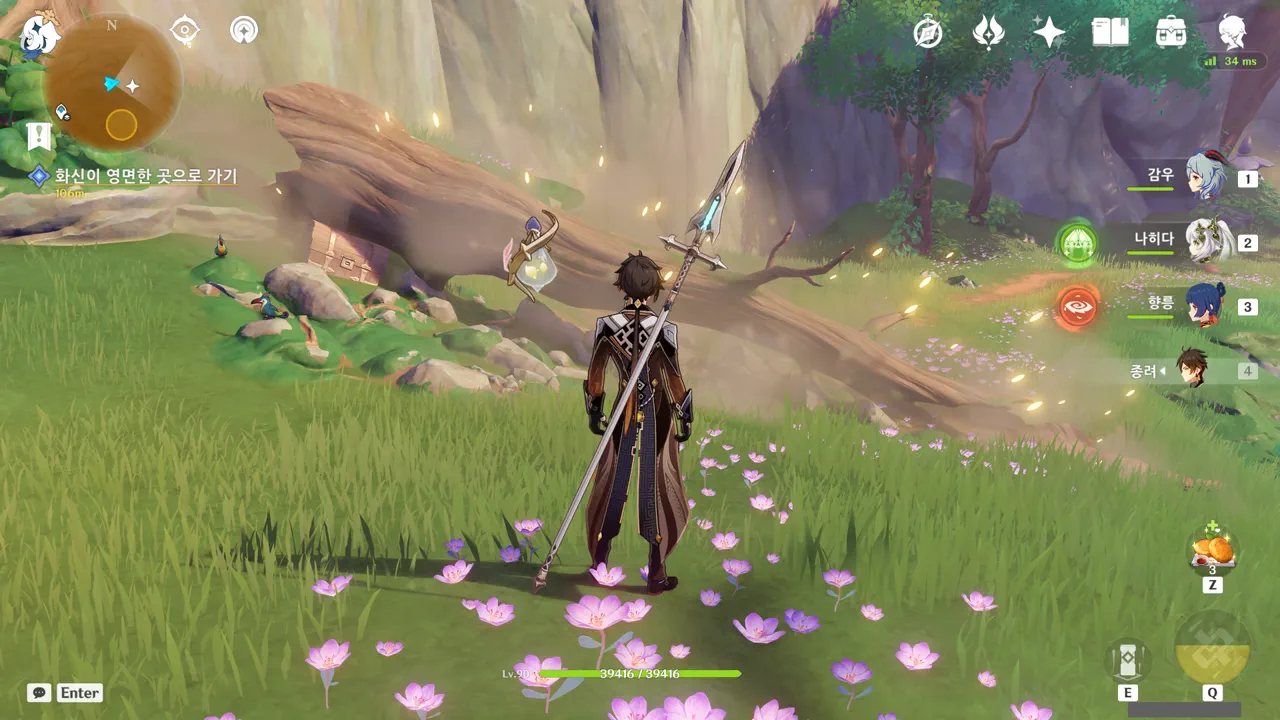Screen dimensions: 1280x720
Task: Open the Wish star icon
Action: click(x=1049, y=33)
